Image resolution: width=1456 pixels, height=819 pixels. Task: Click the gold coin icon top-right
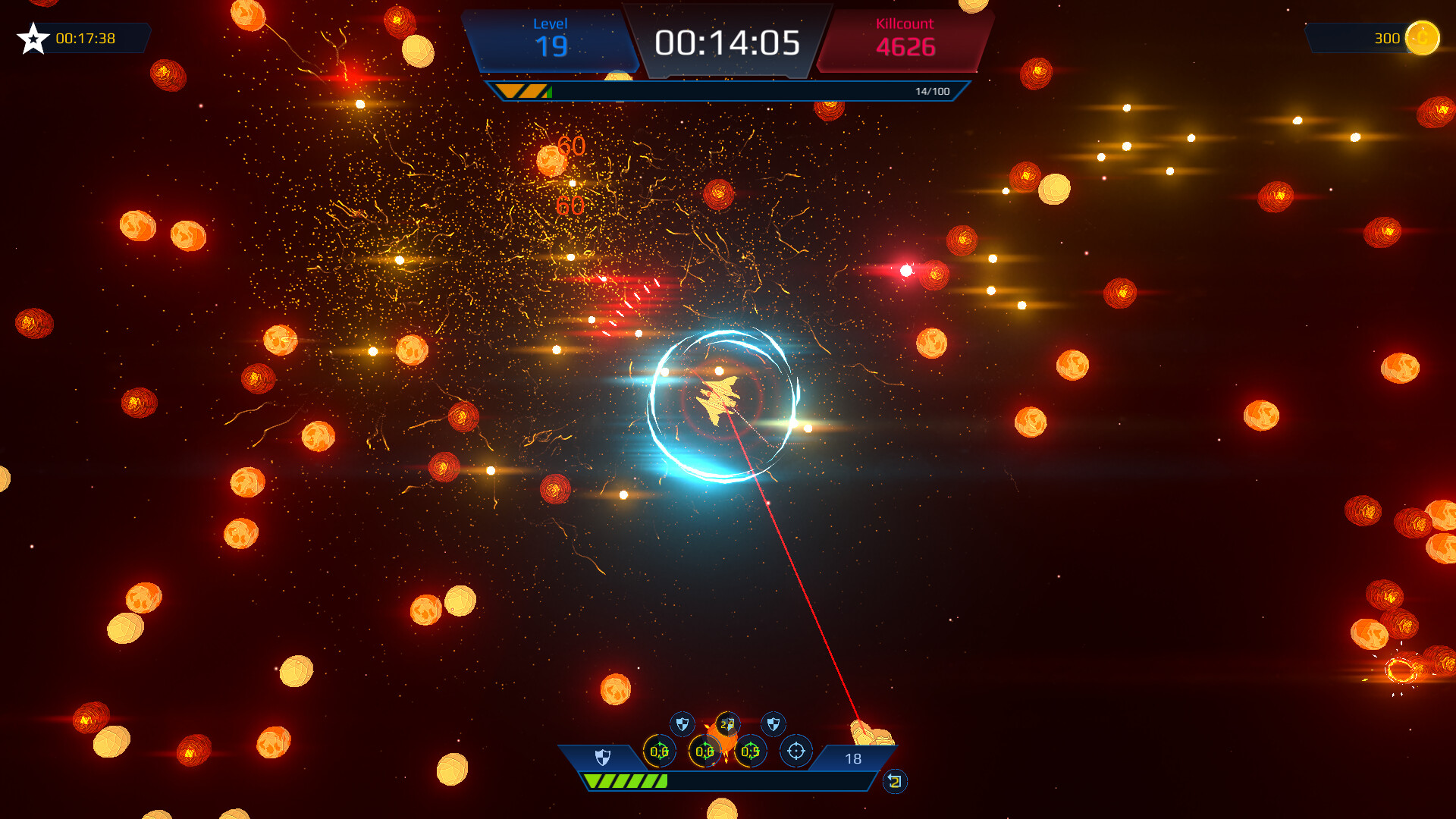point(1423,36)
